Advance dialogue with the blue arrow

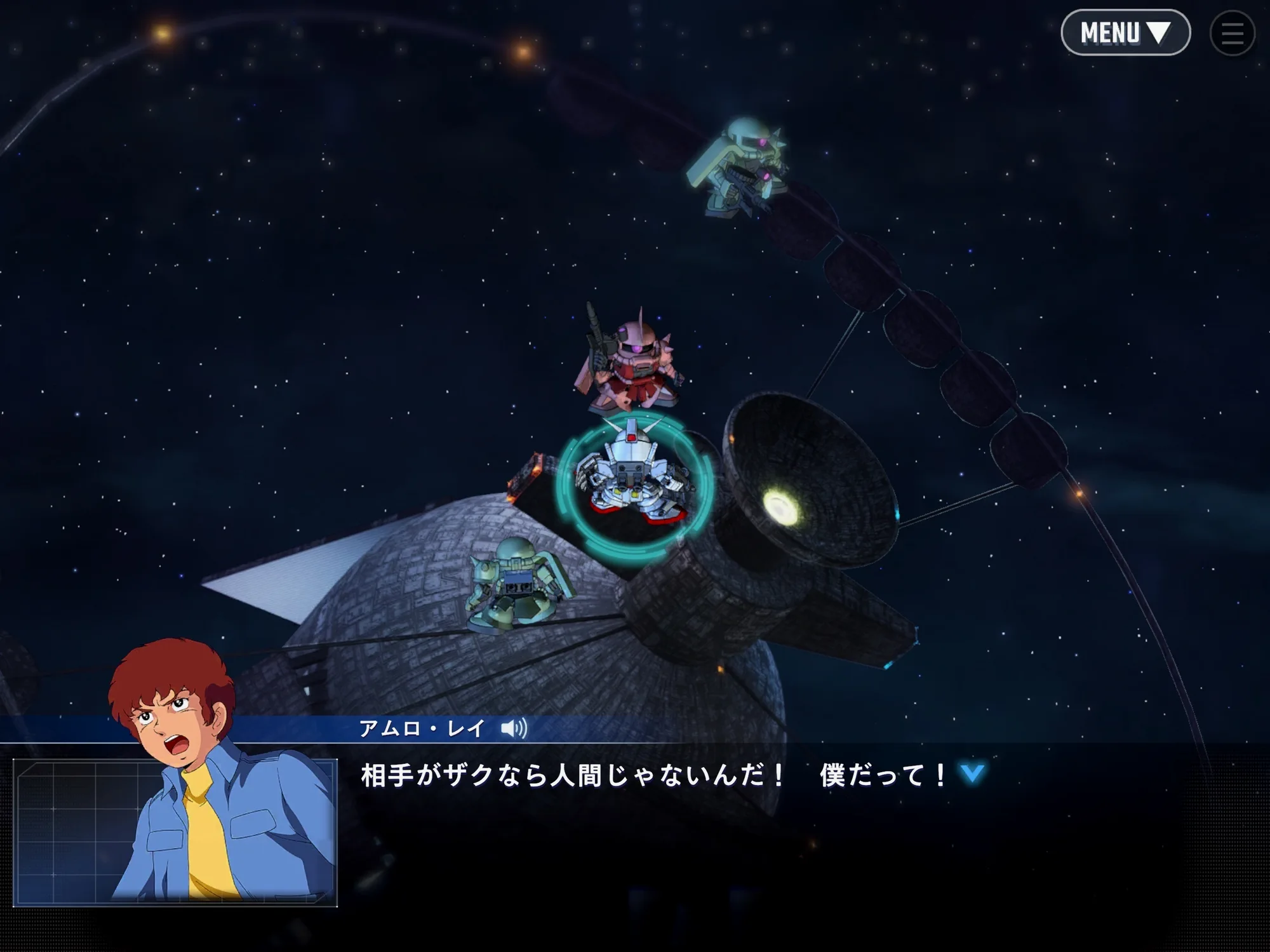(972, 774)
